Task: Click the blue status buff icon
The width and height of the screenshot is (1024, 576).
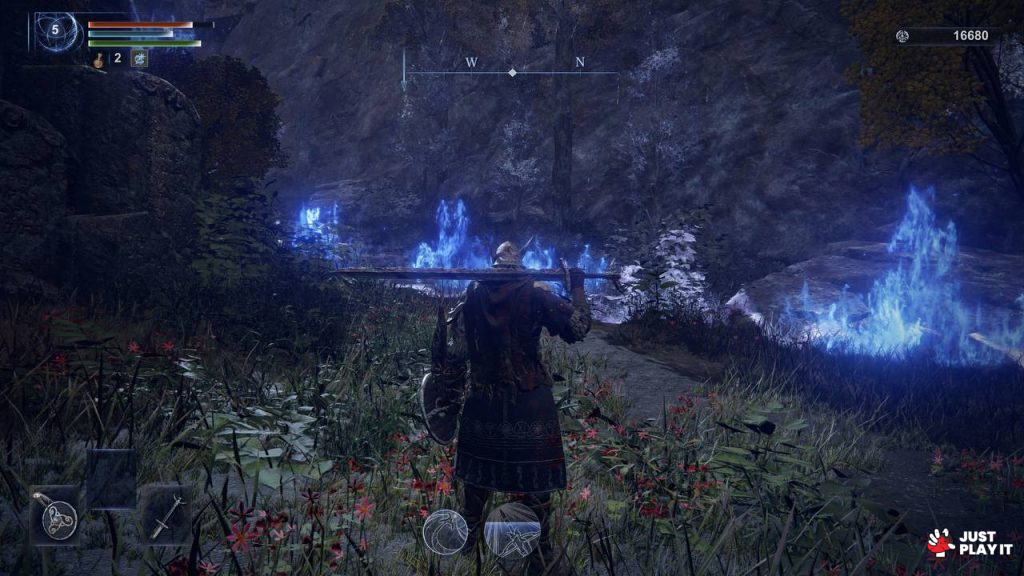Action: pyautogui.click(x=139, y=59)
